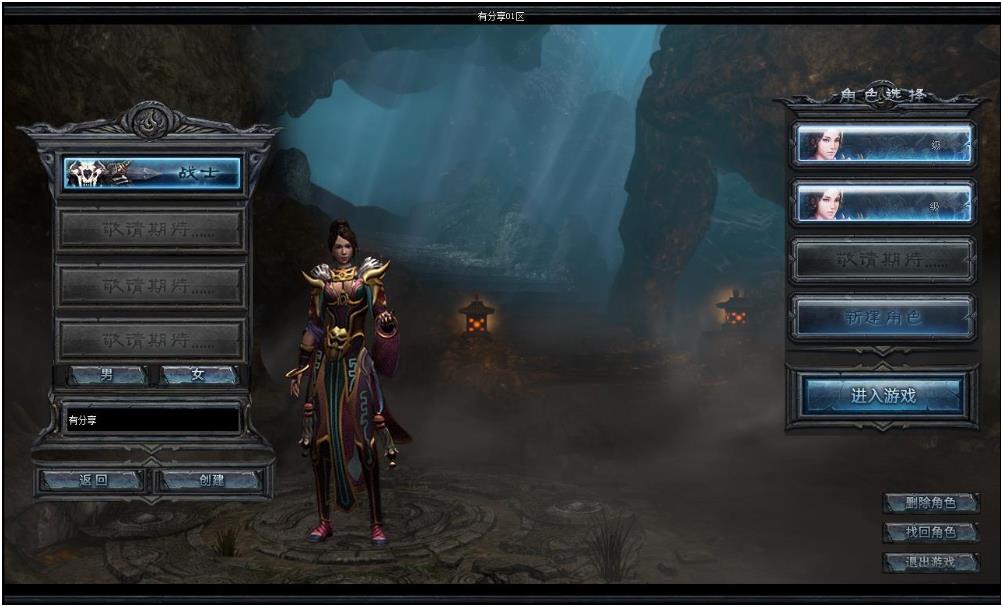Screen dimensions: 1003x607
Task: Click the 删除角色 delete character button
Action: tap(930, 503)
